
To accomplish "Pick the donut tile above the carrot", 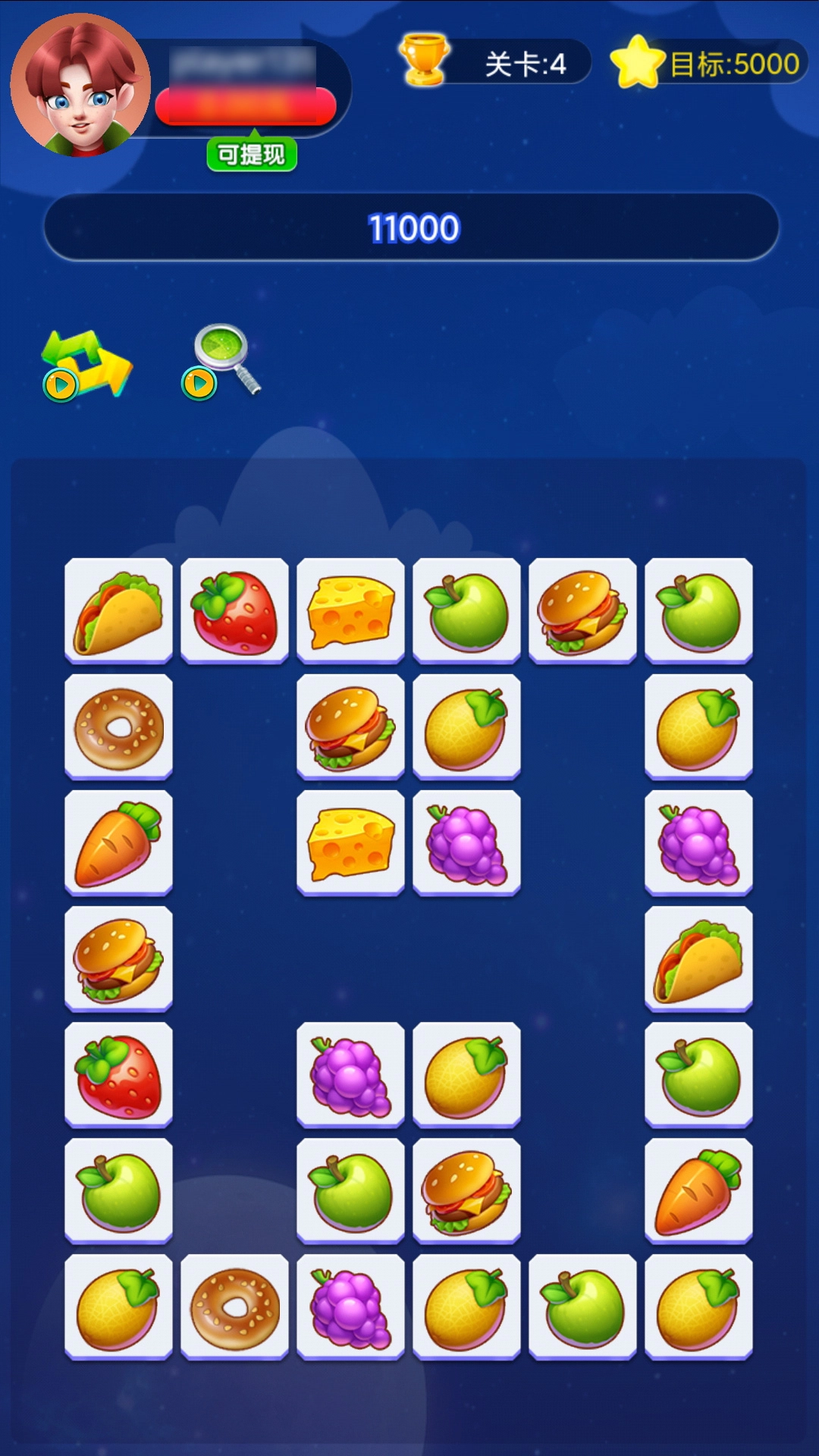I will [118, 727].
